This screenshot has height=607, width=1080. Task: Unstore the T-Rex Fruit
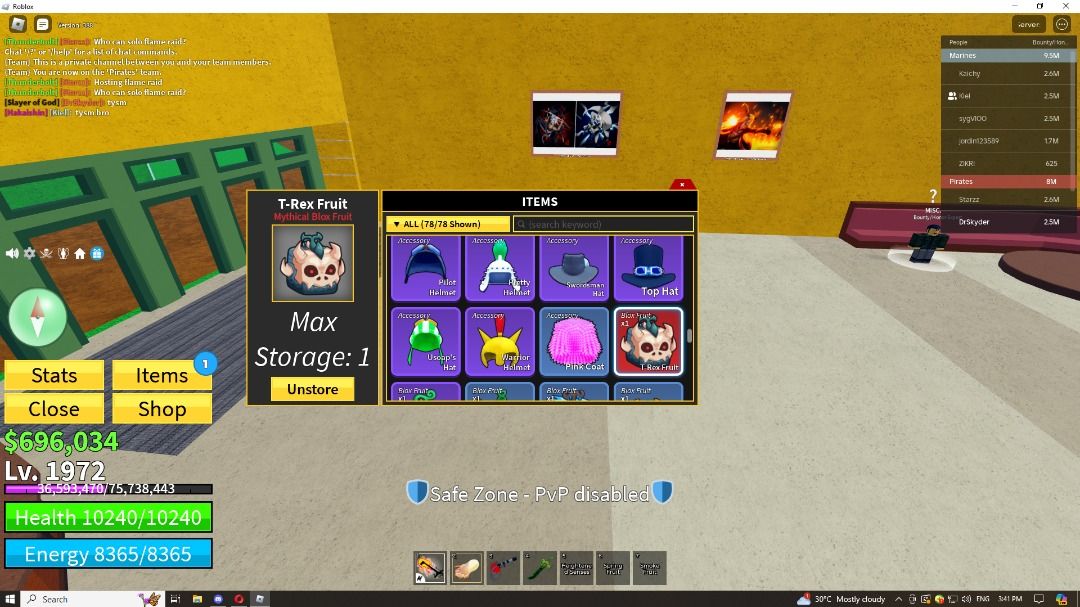[312, 389]
